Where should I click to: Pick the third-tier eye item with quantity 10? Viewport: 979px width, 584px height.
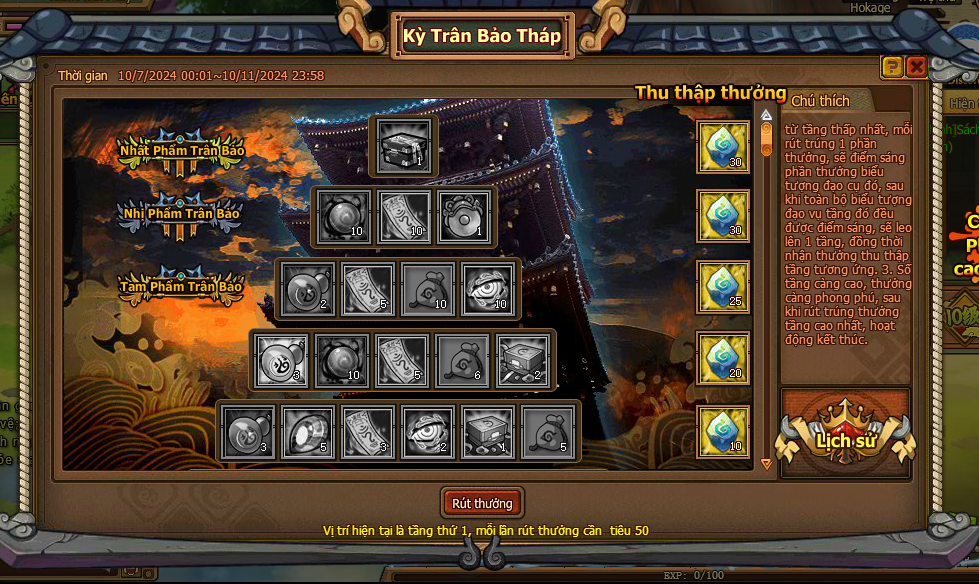pos(488,289)
